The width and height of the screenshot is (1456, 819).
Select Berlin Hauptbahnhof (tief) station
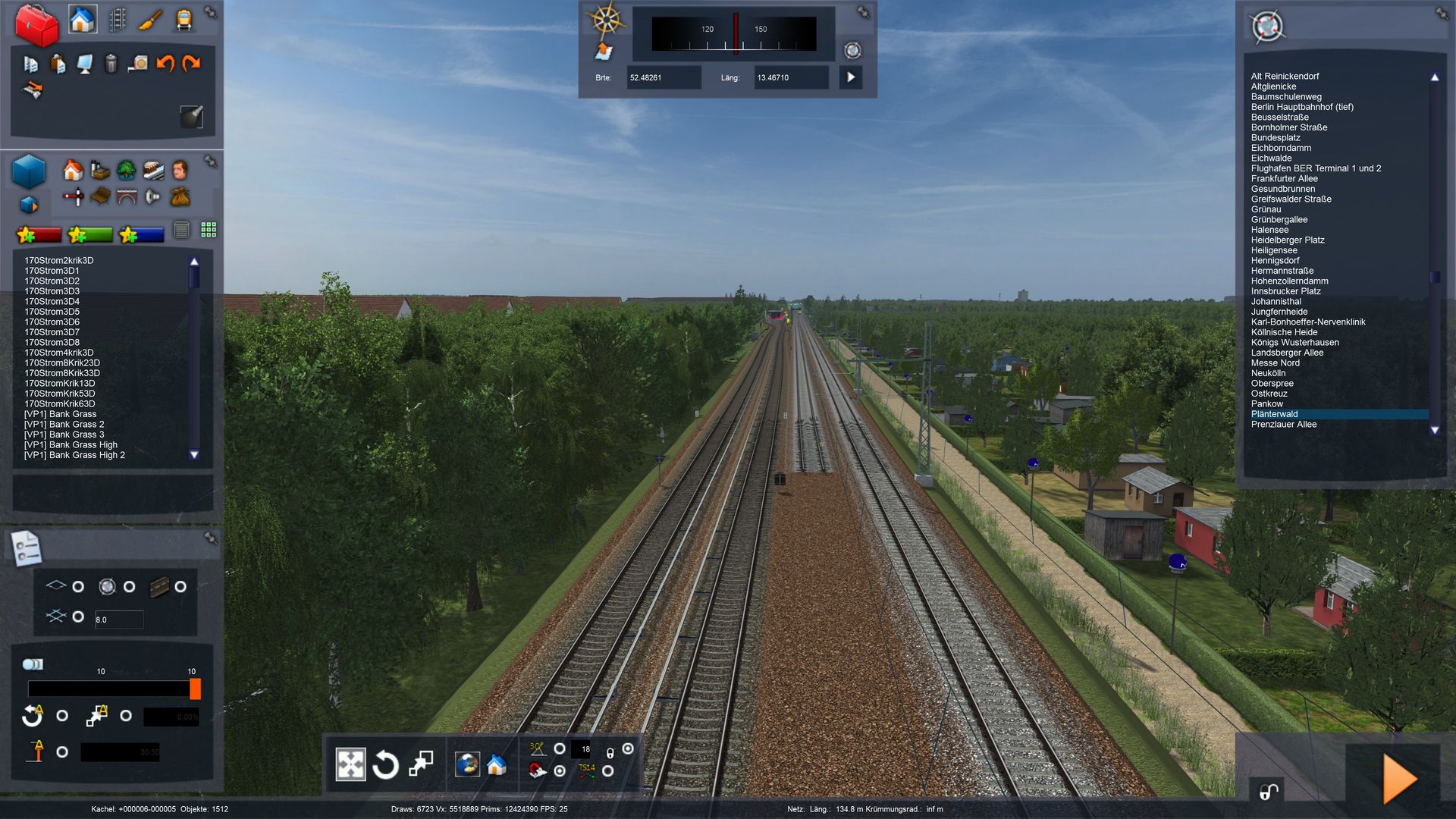pos(1301,107)
